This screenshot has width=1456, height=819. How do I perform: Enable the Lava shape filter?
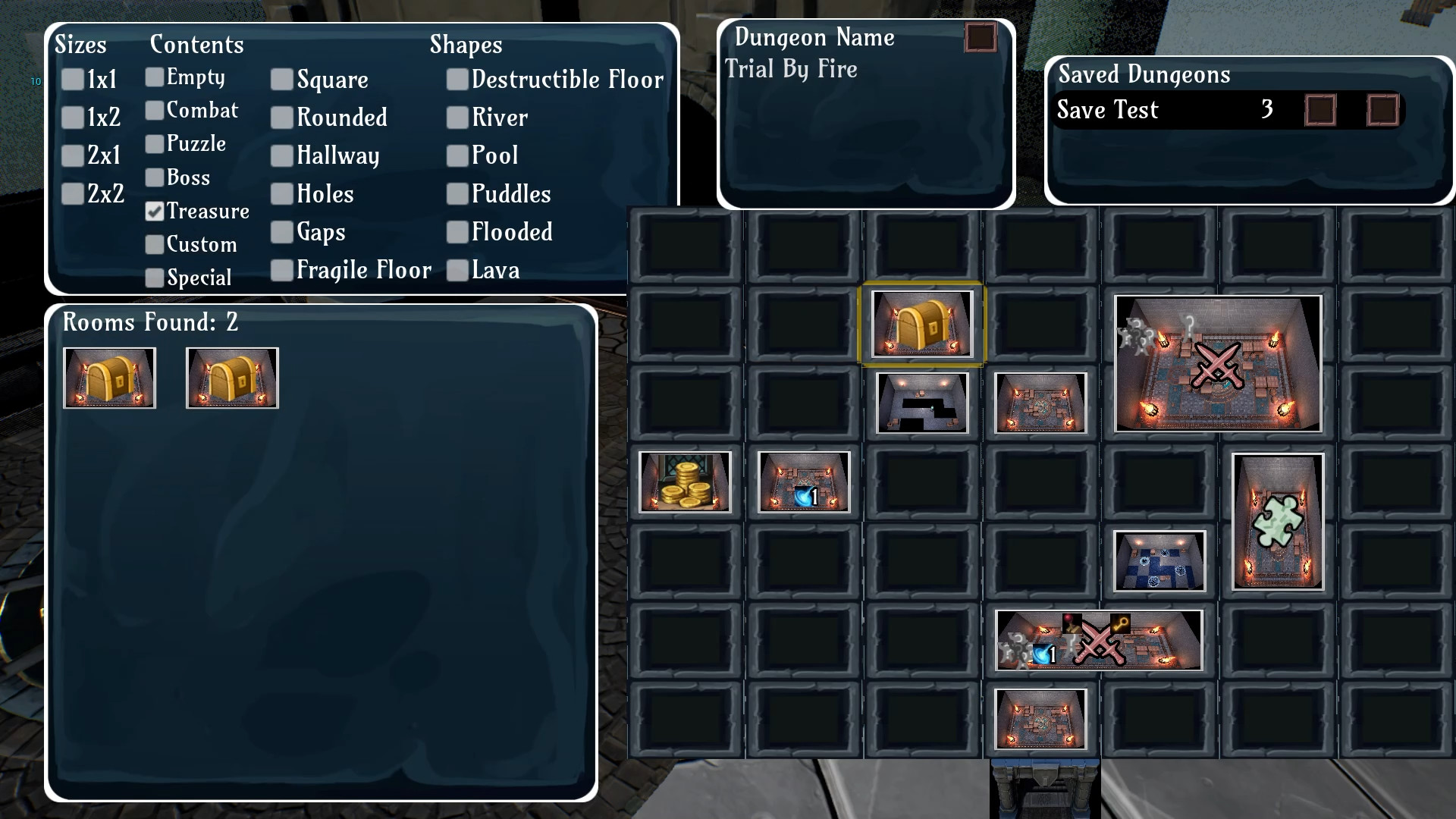click(x=458, y=270)
